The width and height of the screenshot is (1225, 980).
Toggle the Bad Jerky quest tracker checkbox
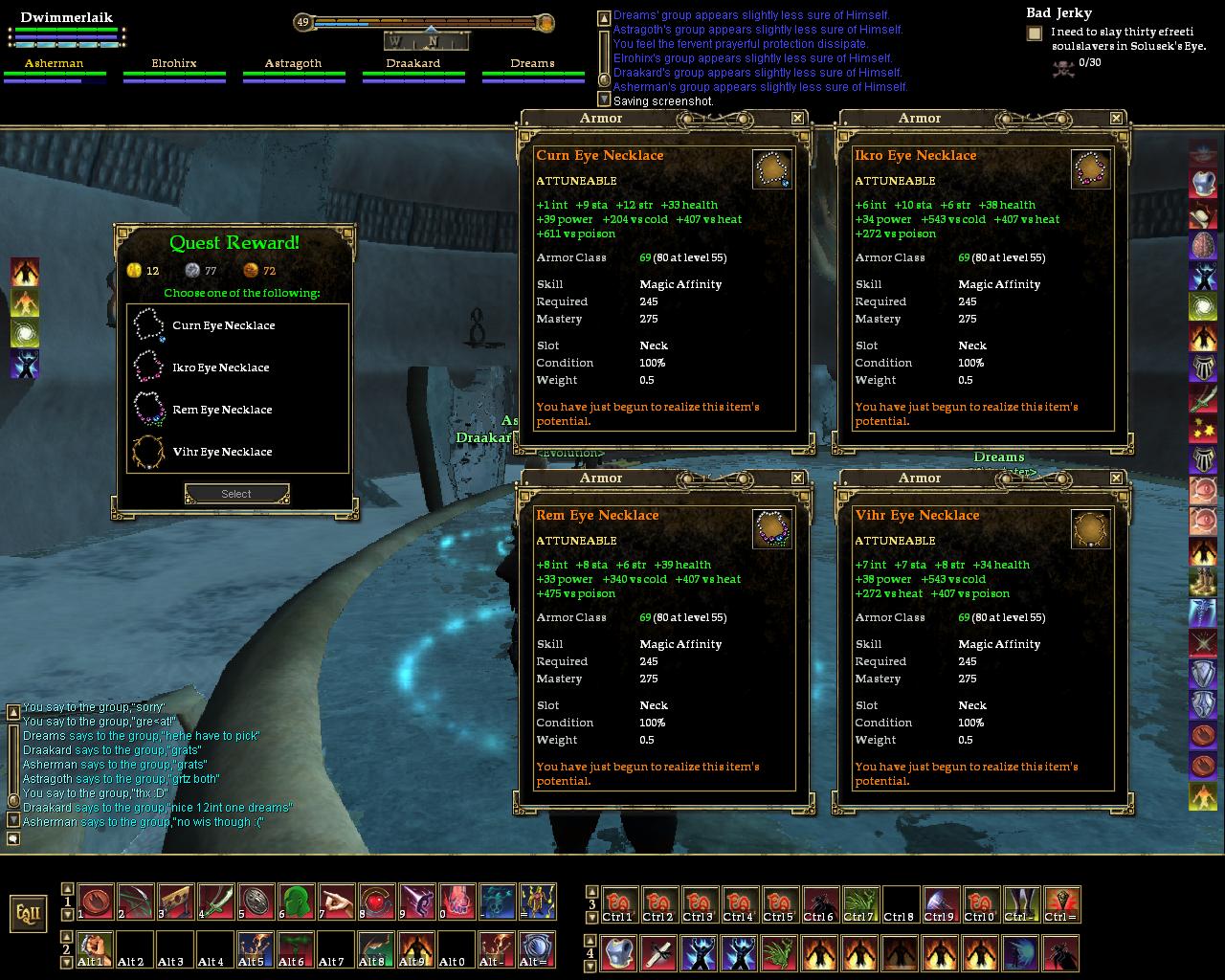[1035, 33]
